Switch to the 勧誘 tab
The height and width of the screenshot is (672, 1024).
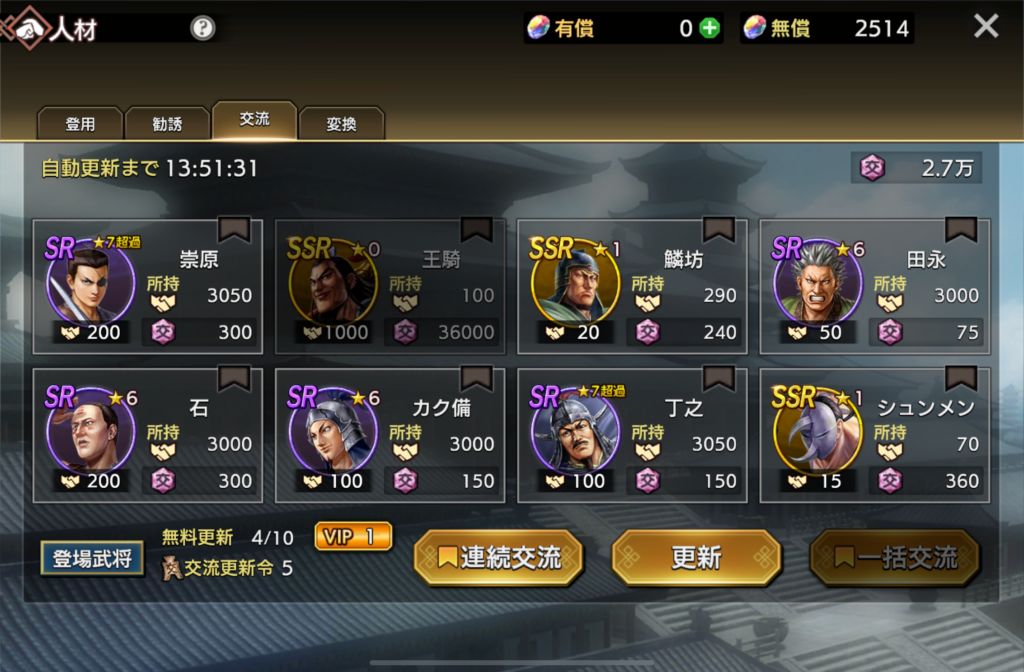167,124
